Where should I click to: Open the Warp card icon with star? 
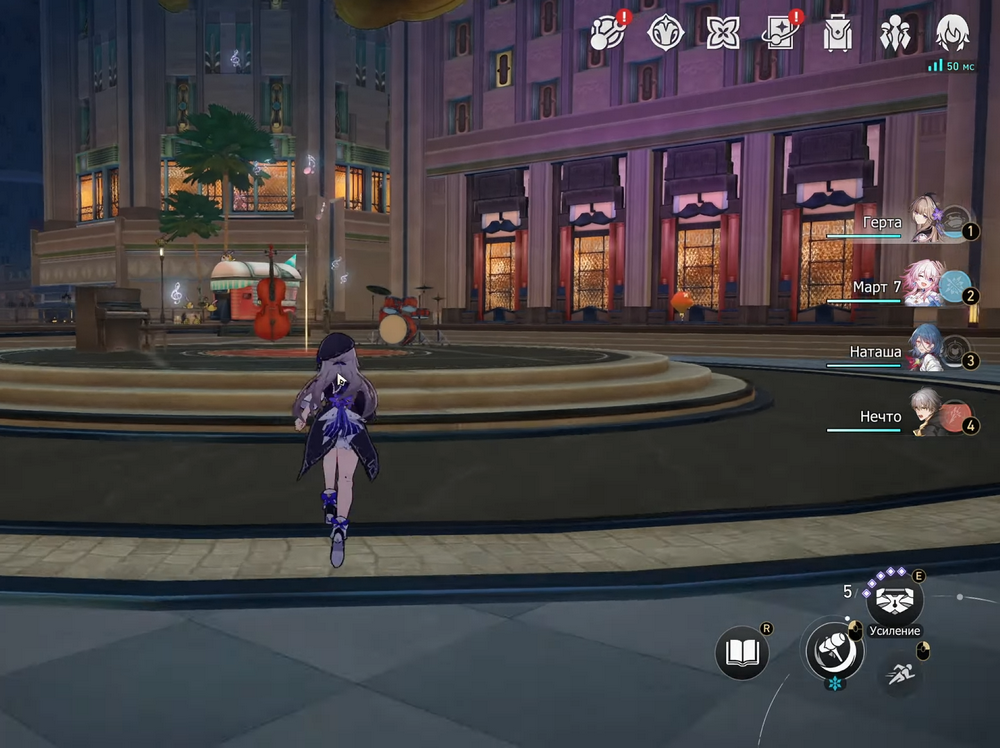coord(780,33)
